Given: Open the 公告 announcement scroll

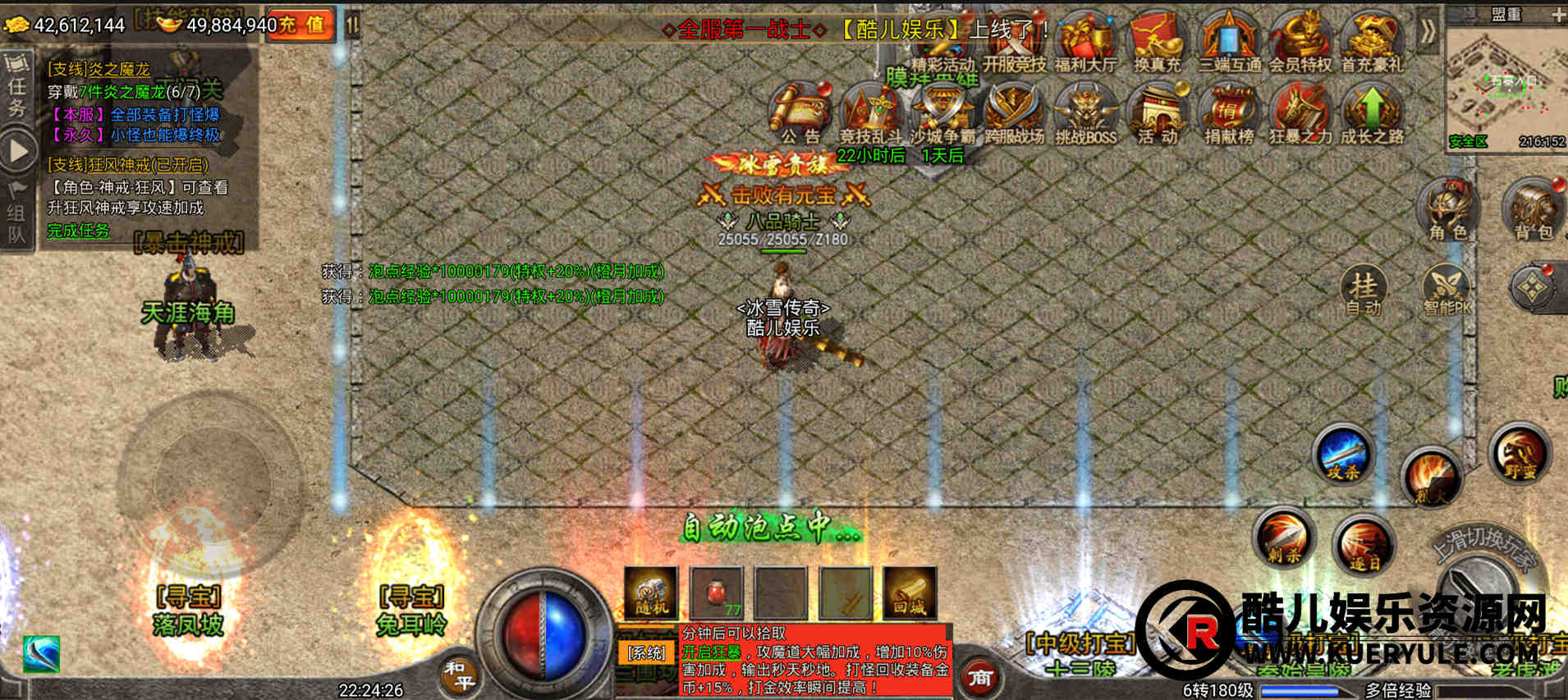Looking at the screenshot, I should coord(800,113).
